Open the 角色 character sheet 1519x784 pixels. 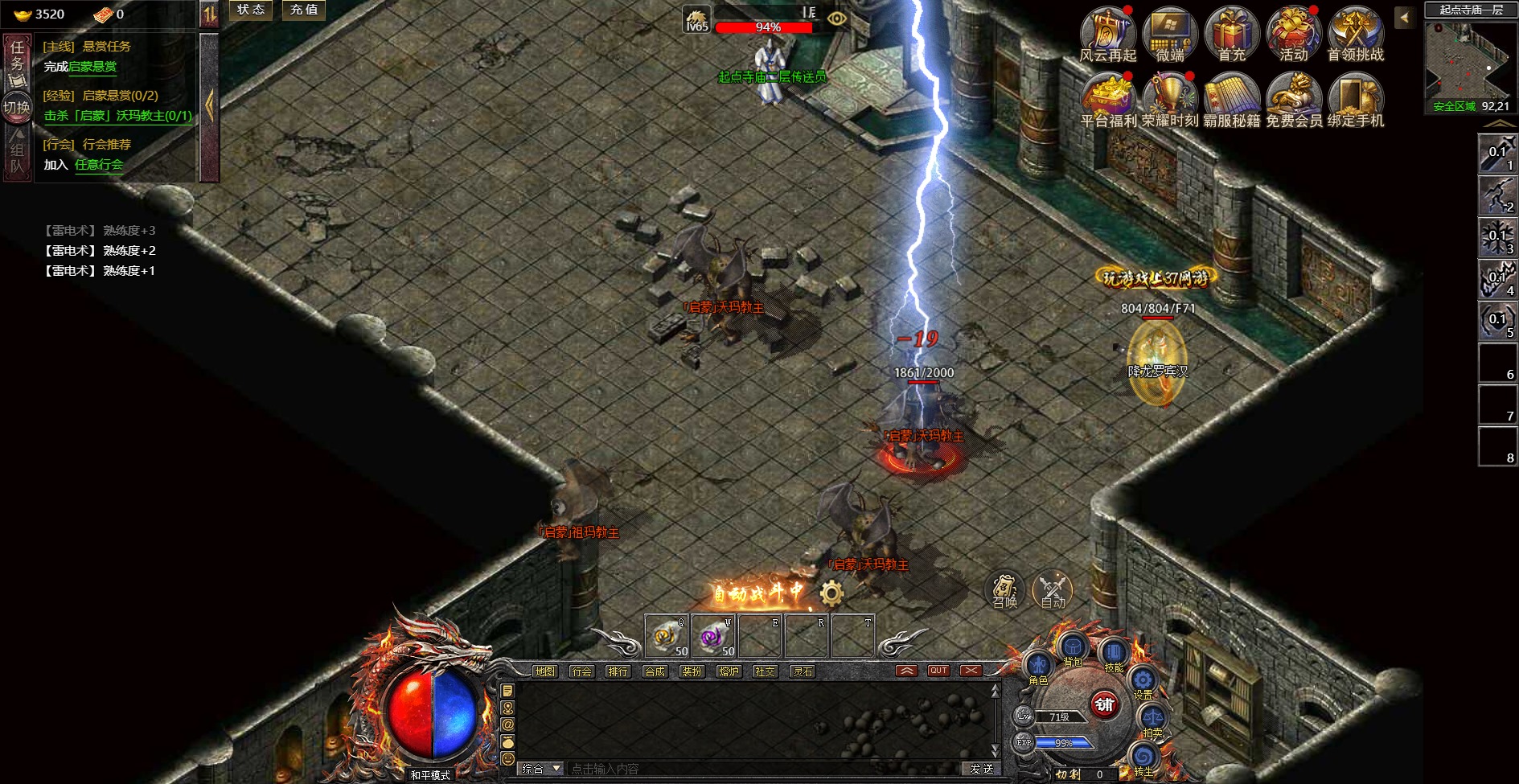tap(1038, 666)
